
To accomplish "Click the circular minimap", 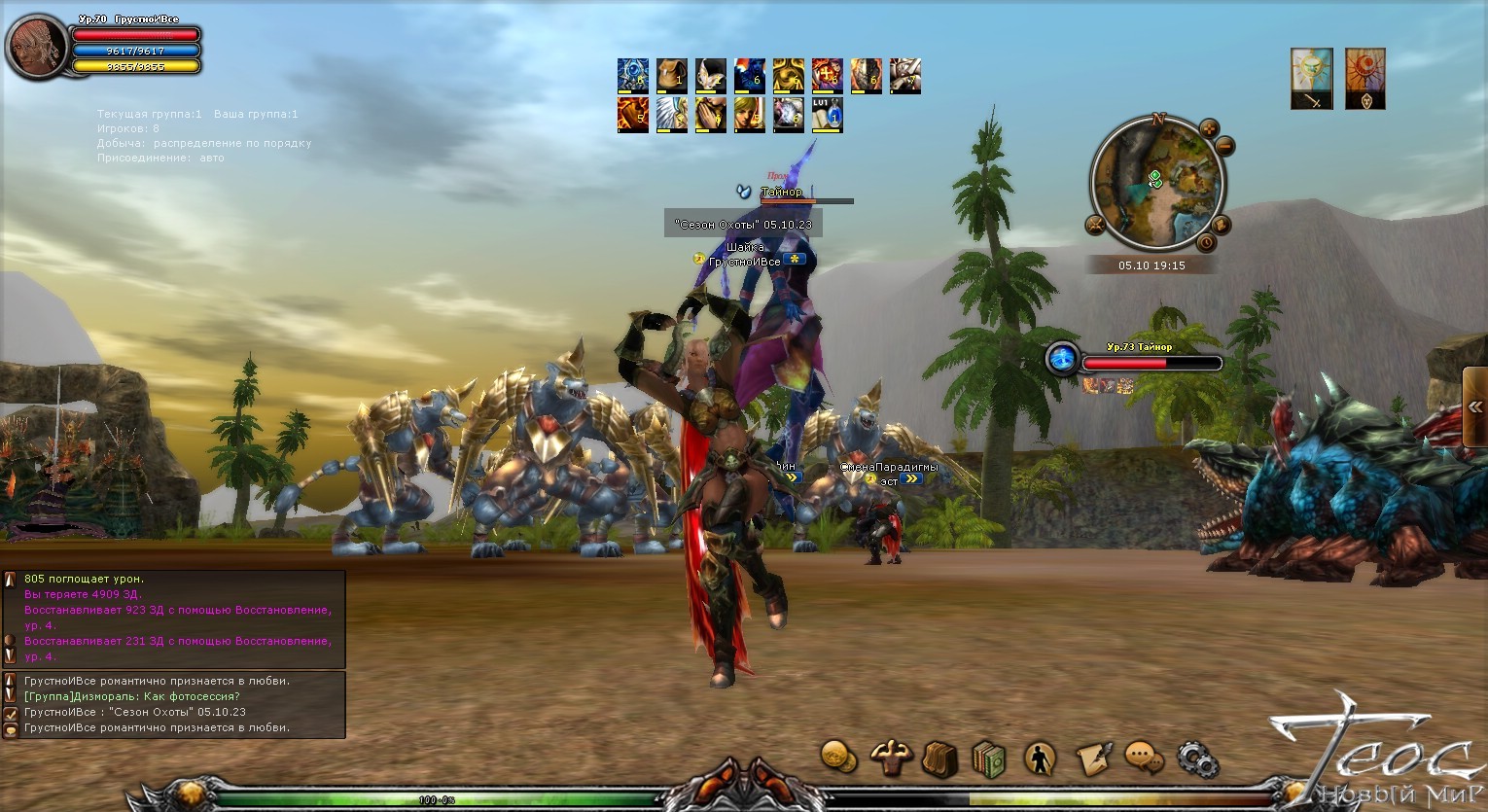I will coord(1156,183).
